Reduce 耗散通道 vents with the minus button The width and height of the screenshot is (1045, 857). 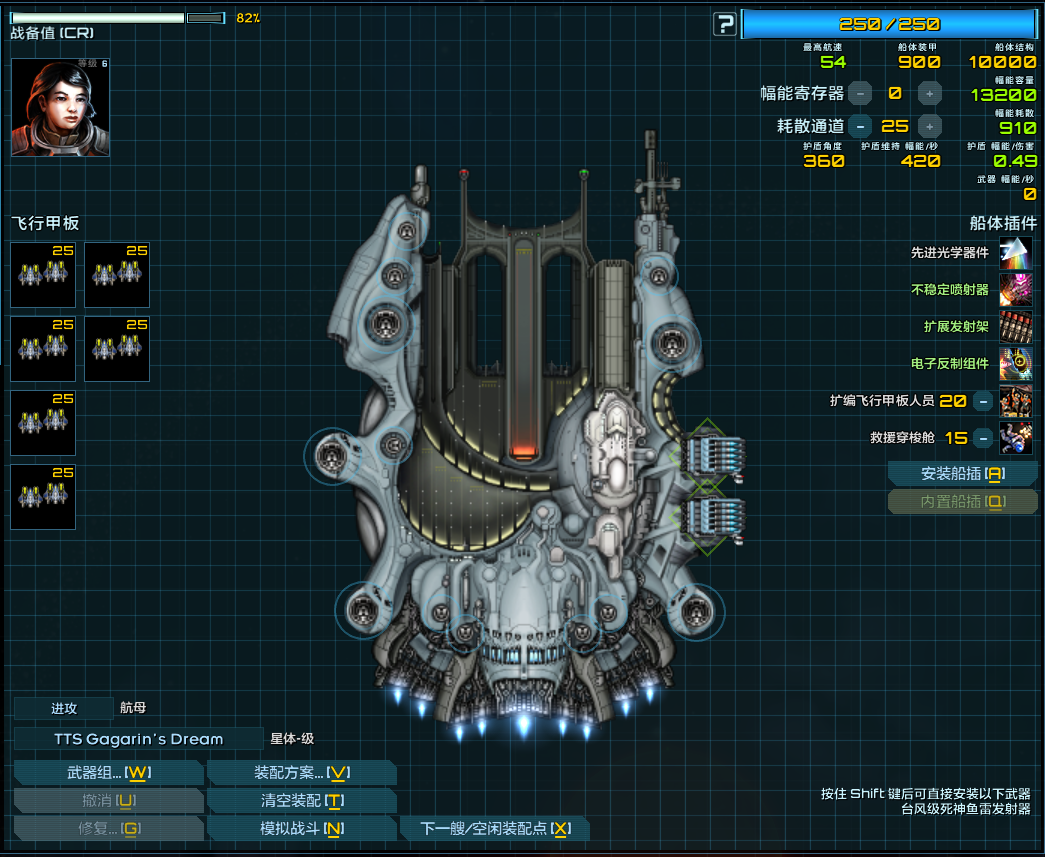coord(860,126)
